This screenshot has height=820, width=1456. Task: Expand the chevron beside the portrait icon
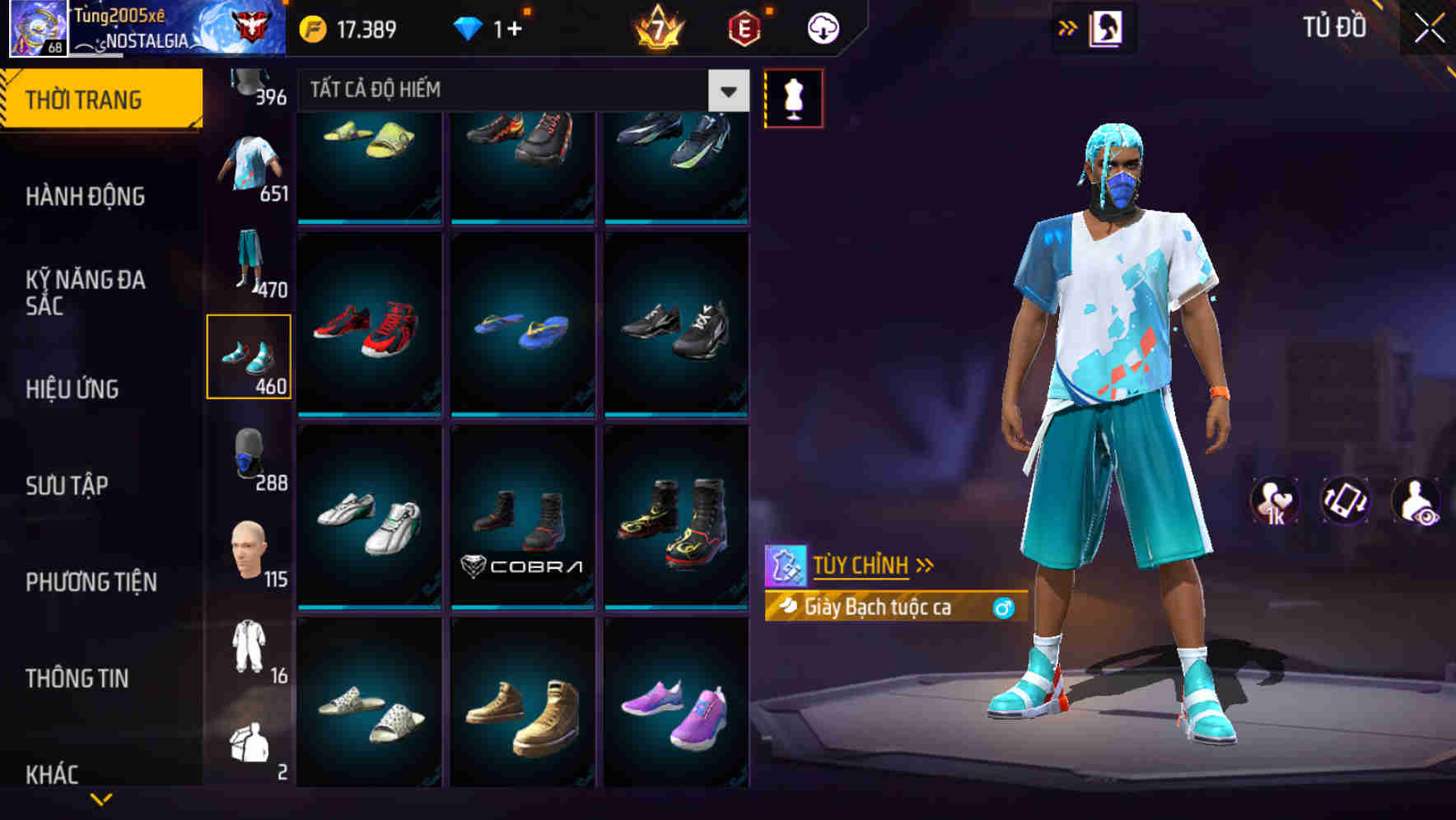pos(1068,26)
